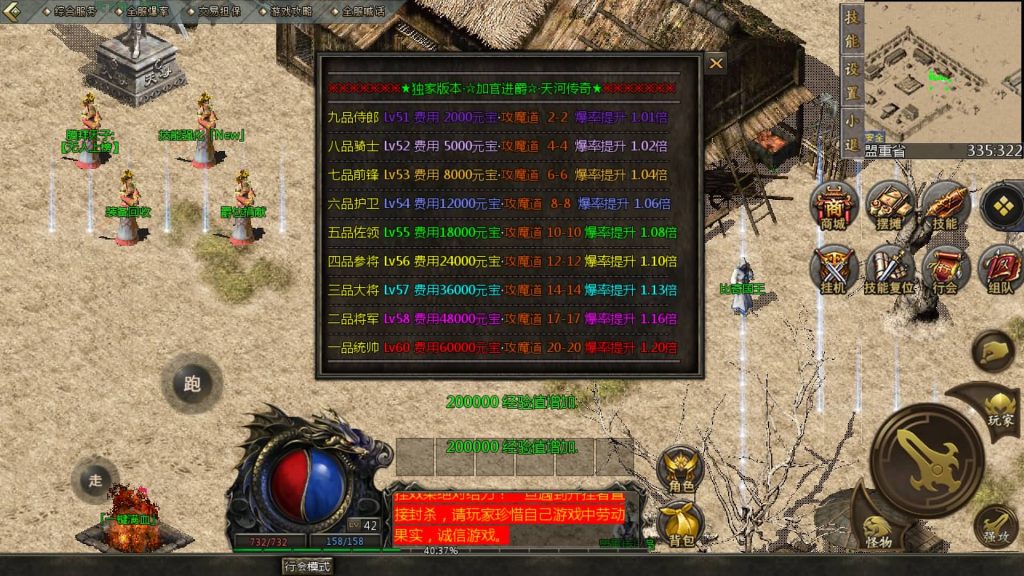
Task: Open the 交易担保 trade guarantee menu
Action: [x=216, y=11]
